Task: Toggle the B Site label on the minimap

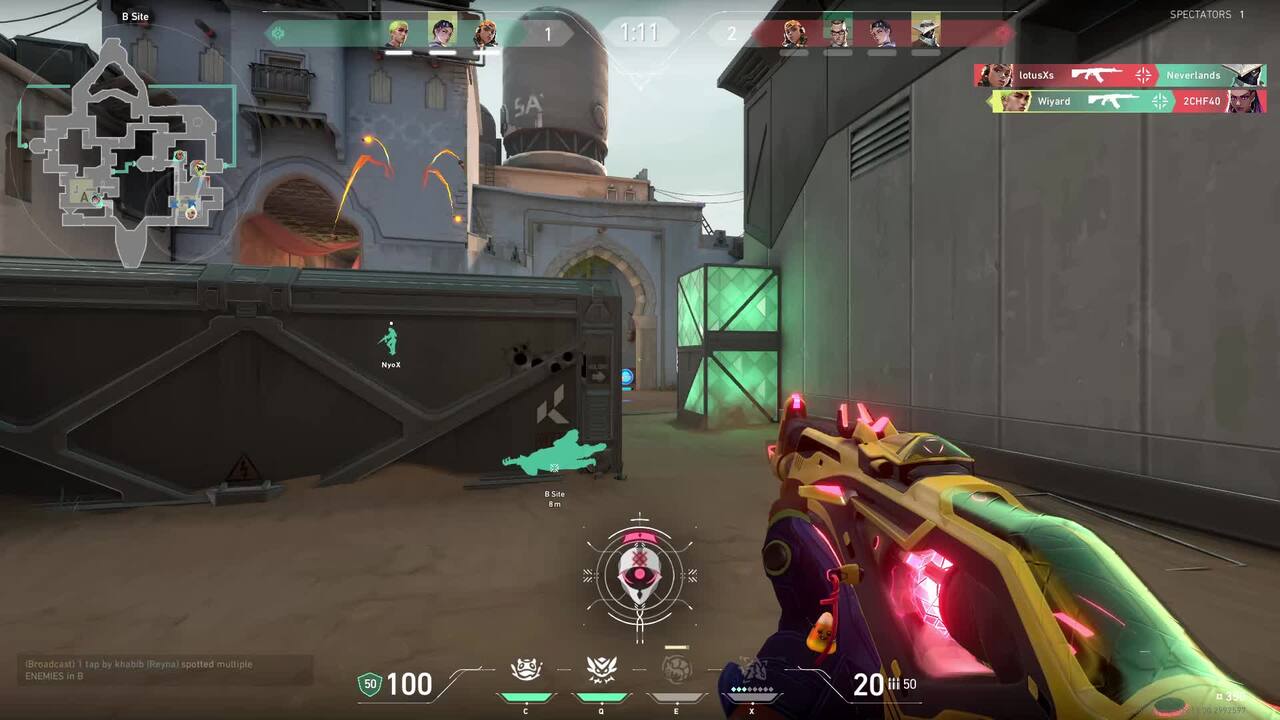Action: pos(136,16)
